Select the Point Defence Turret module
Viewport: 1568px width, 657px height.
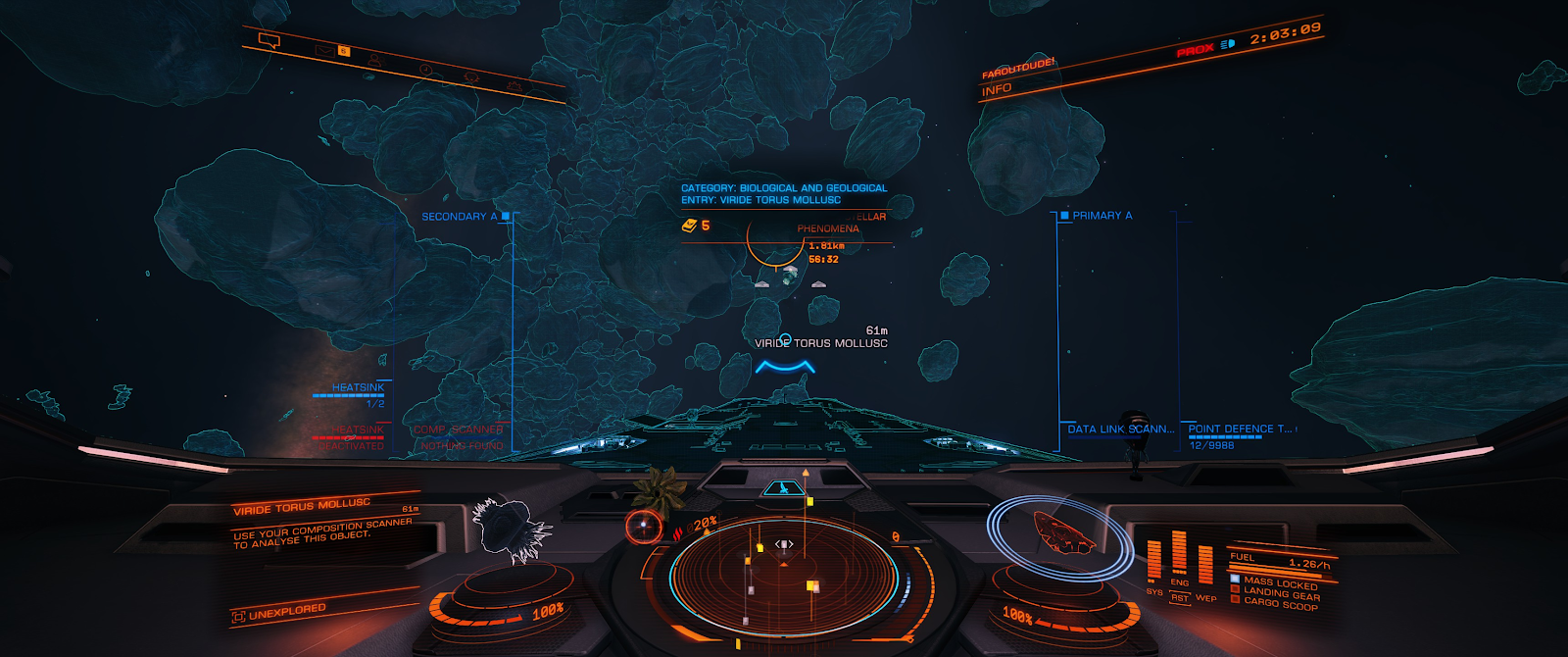[x=1240, y=430]
